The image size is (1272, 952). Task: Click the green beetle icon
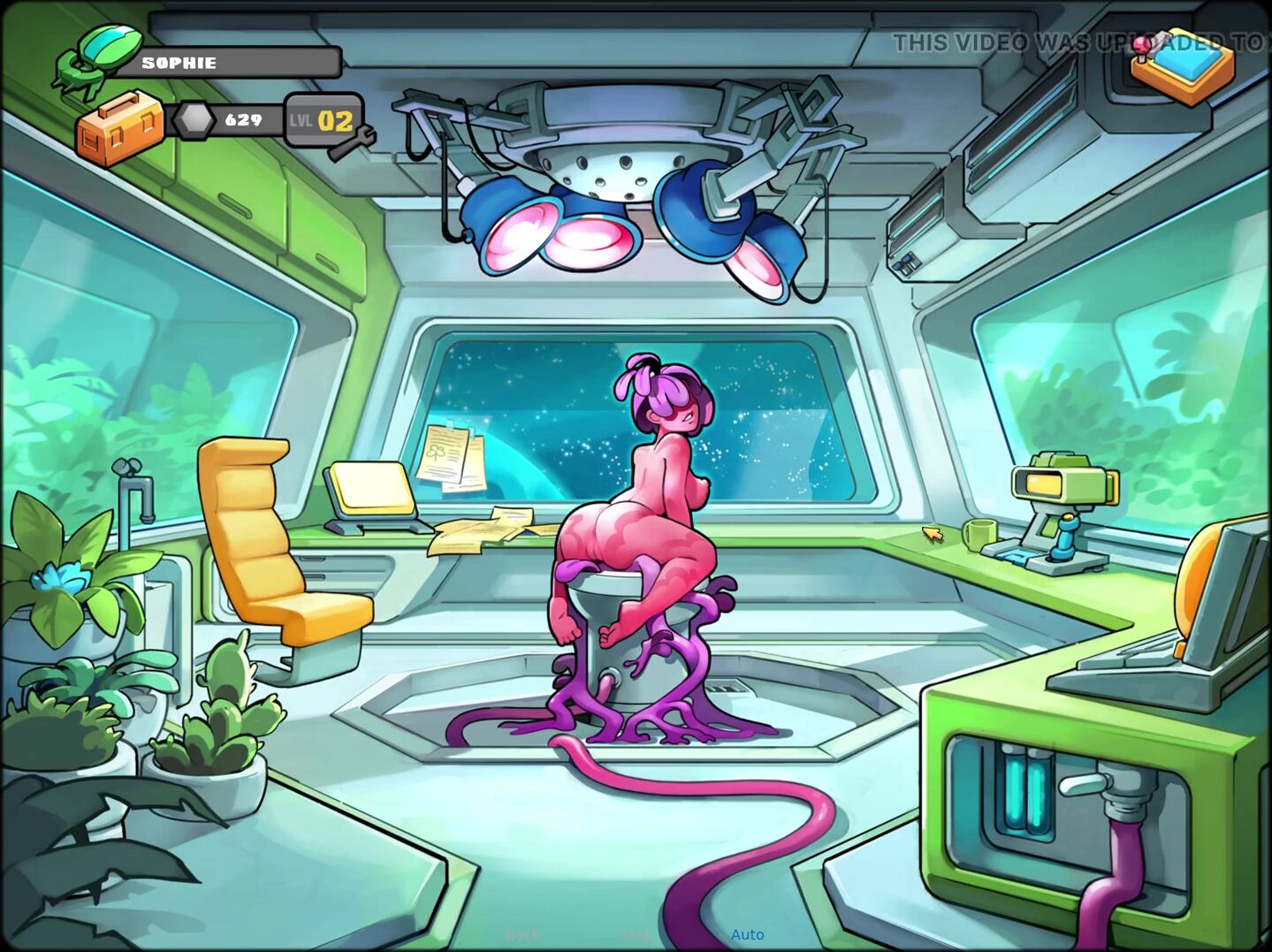[x=87, y=58]
